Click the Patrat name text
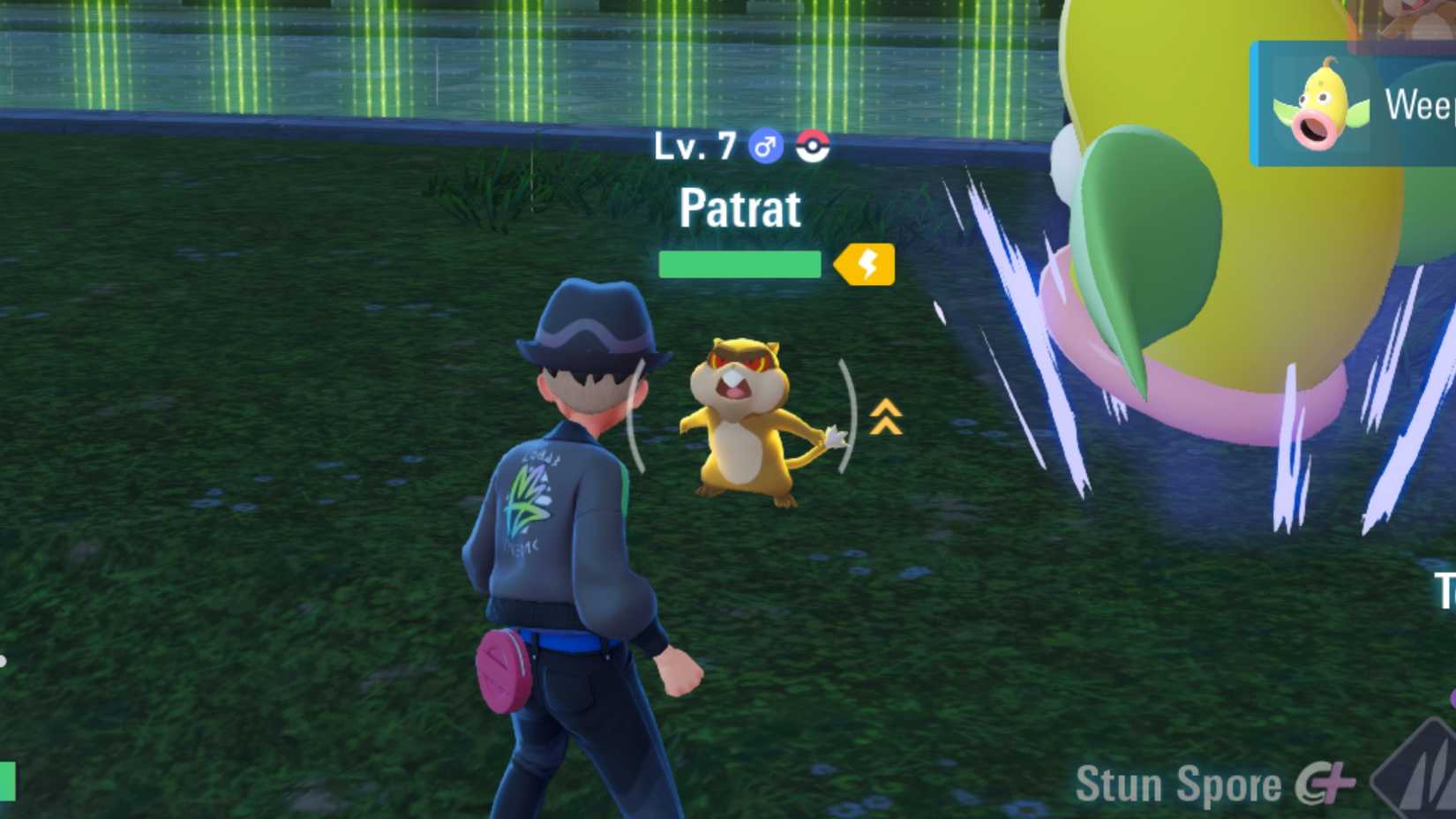 [741, 209]
